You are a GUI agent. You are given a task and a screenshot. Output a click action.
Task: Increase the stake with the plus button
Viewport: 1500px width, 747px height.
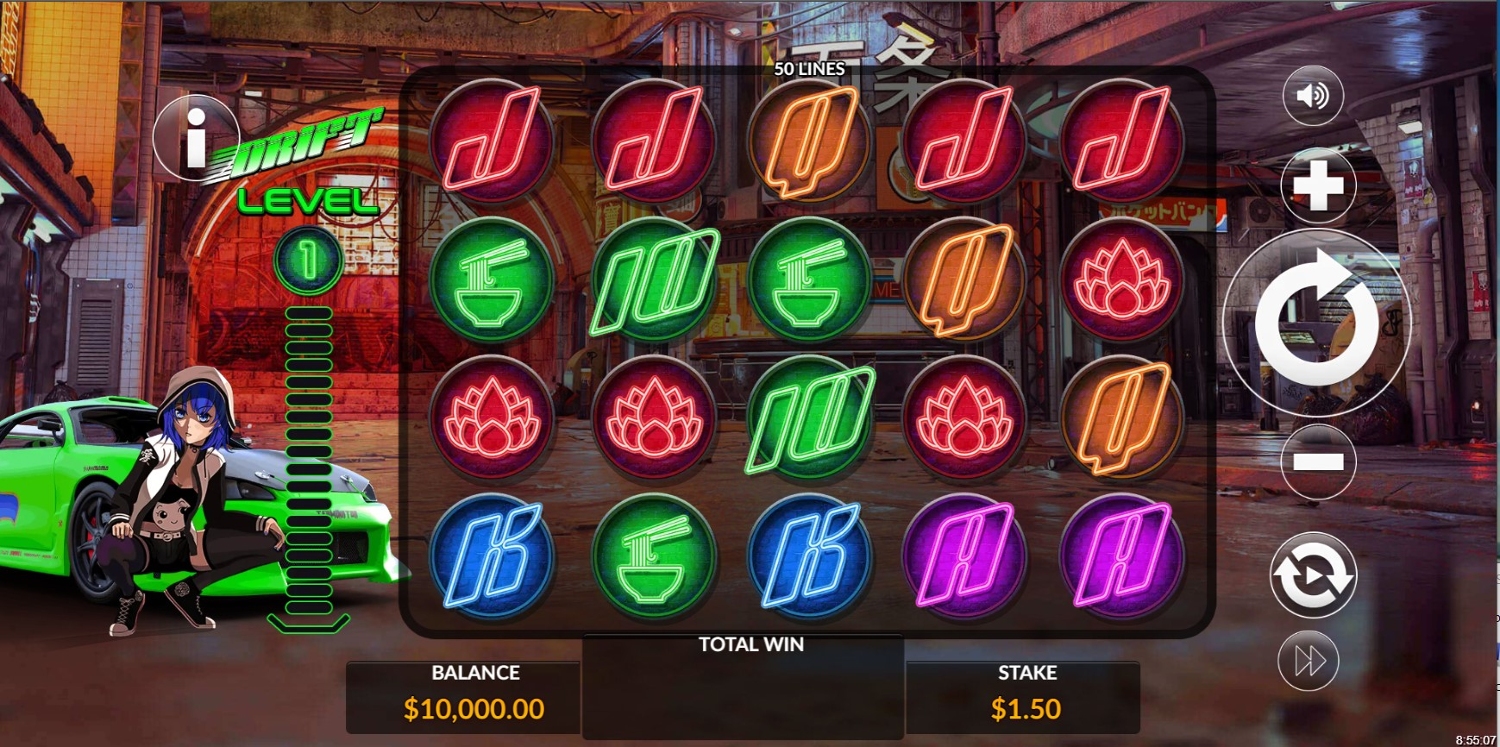tap(1318, 187)
